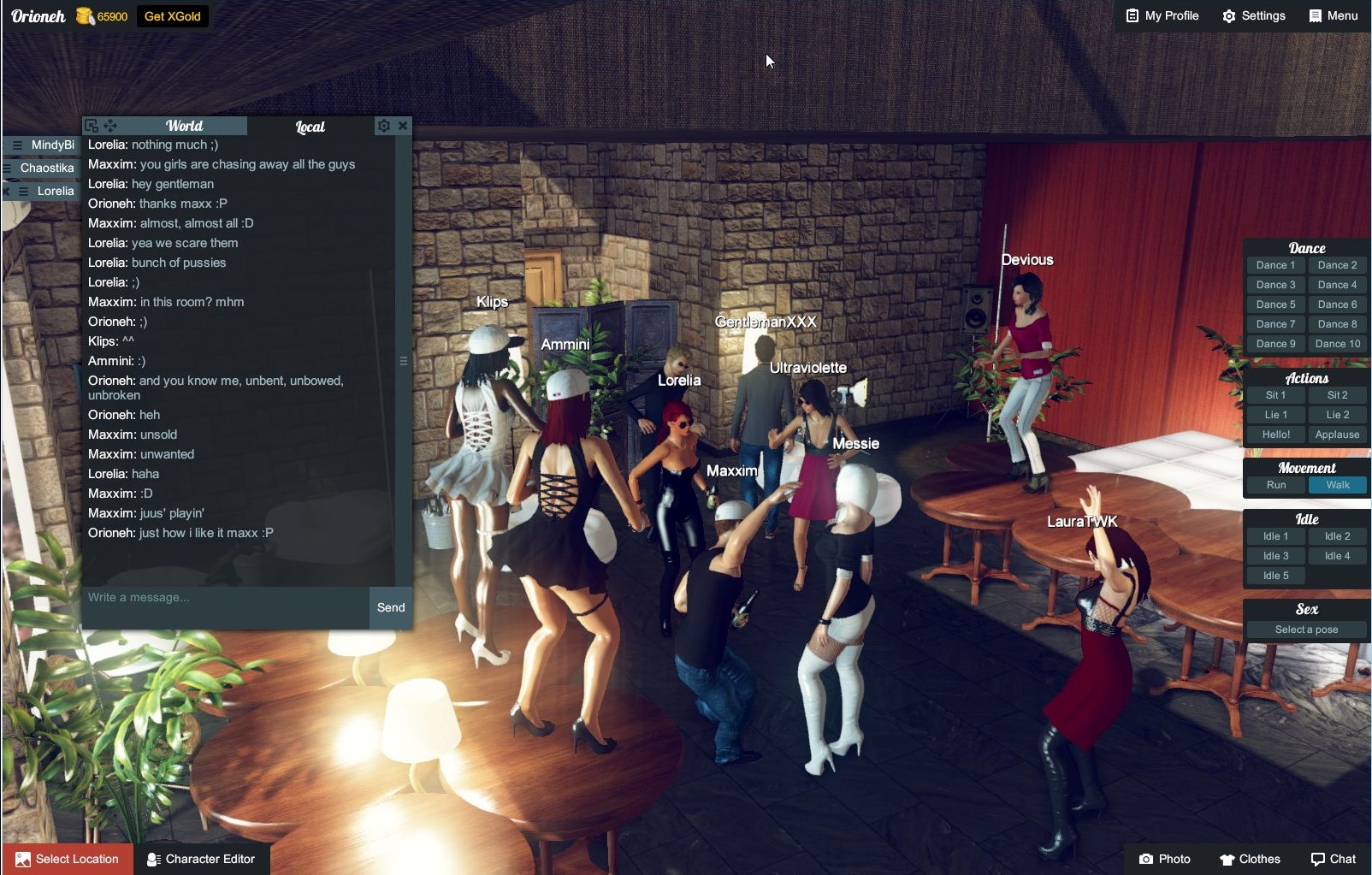Enable Walk movement mode
The image size is (1372, 875).
click(x=1337, y=485)
